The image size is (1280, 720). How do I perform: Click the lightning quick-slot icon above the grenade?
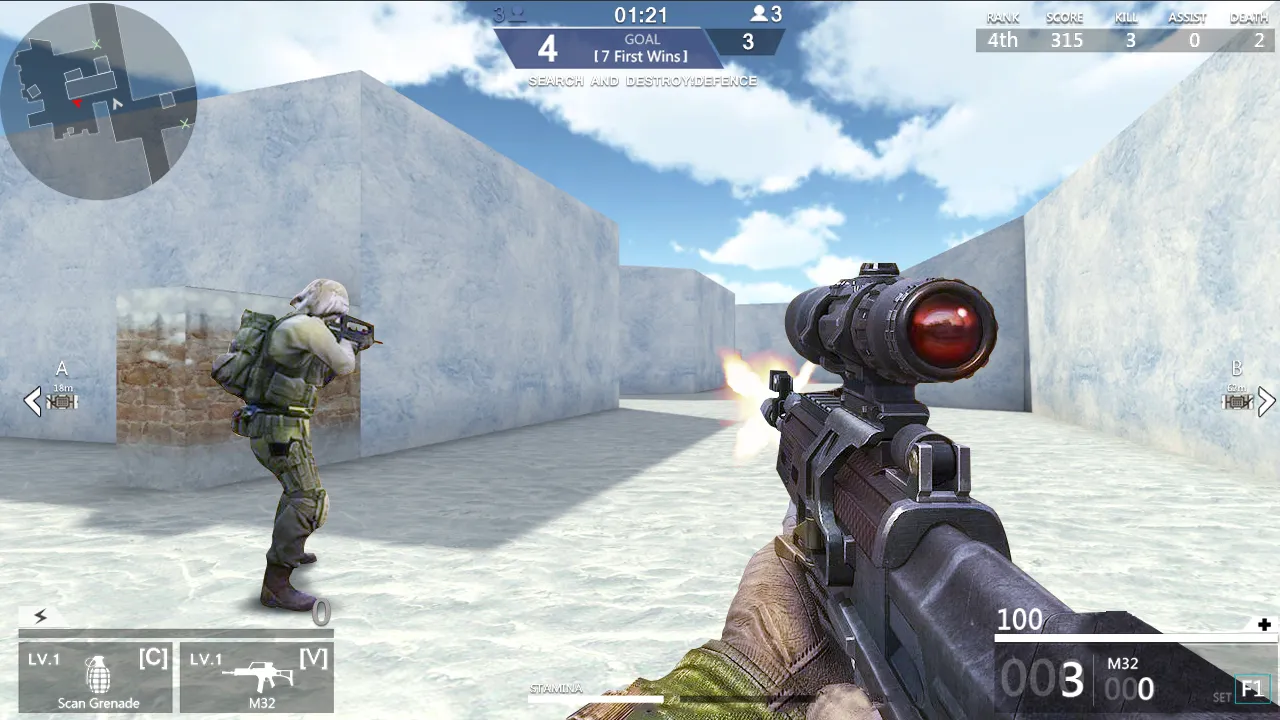pos(39,617)
